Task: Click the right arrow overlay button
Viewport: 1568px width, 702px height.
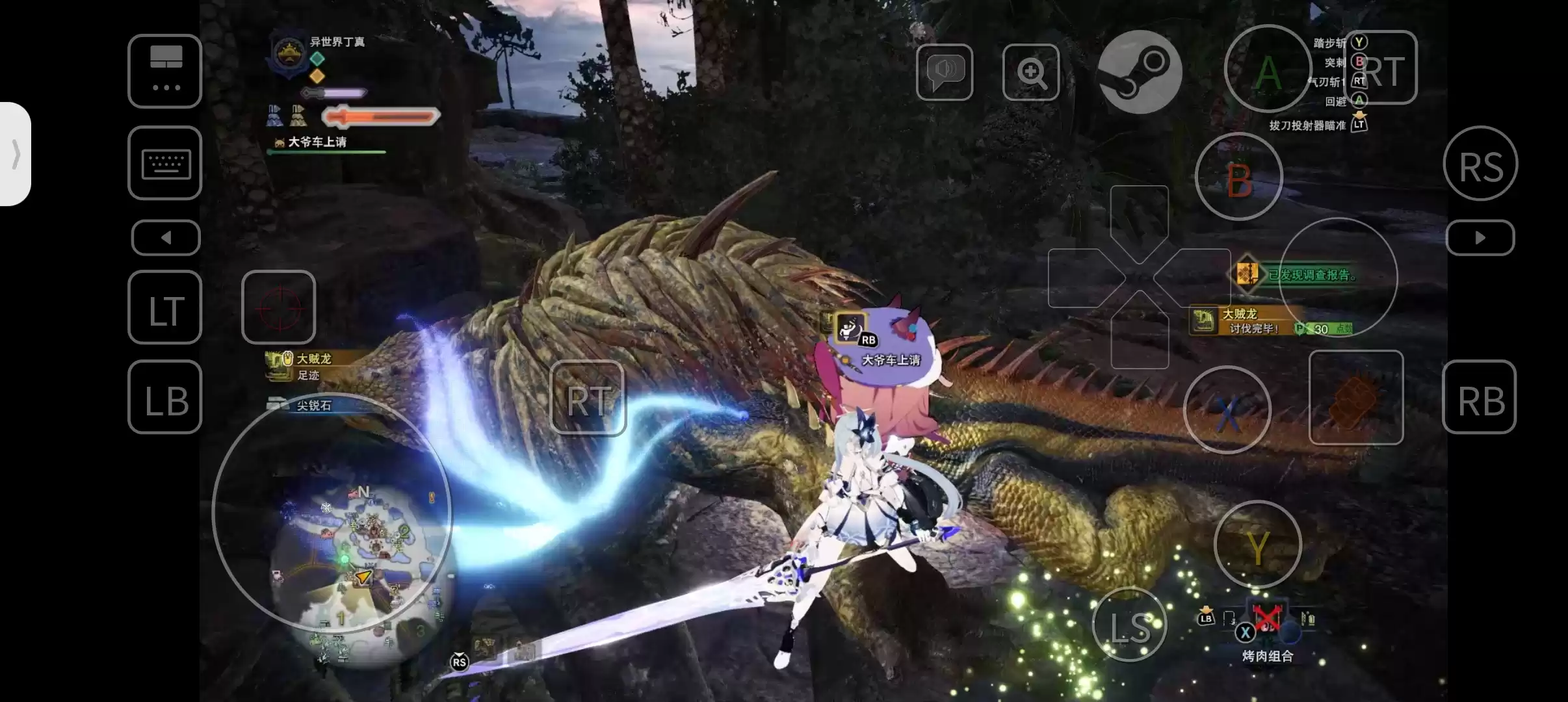Action: tap(1480, 238)
